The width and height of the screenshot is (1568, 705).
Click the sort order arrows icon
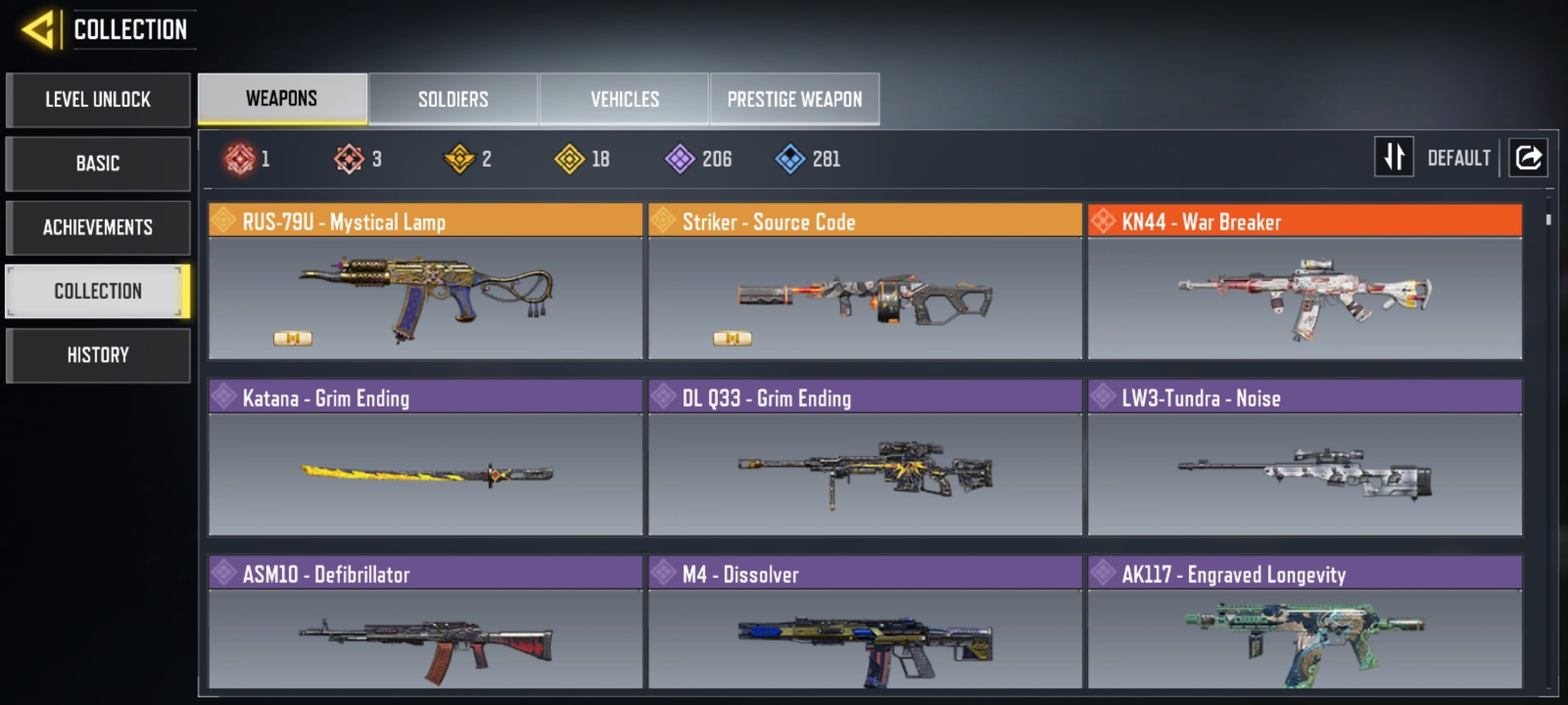(x=1393, y=158)
